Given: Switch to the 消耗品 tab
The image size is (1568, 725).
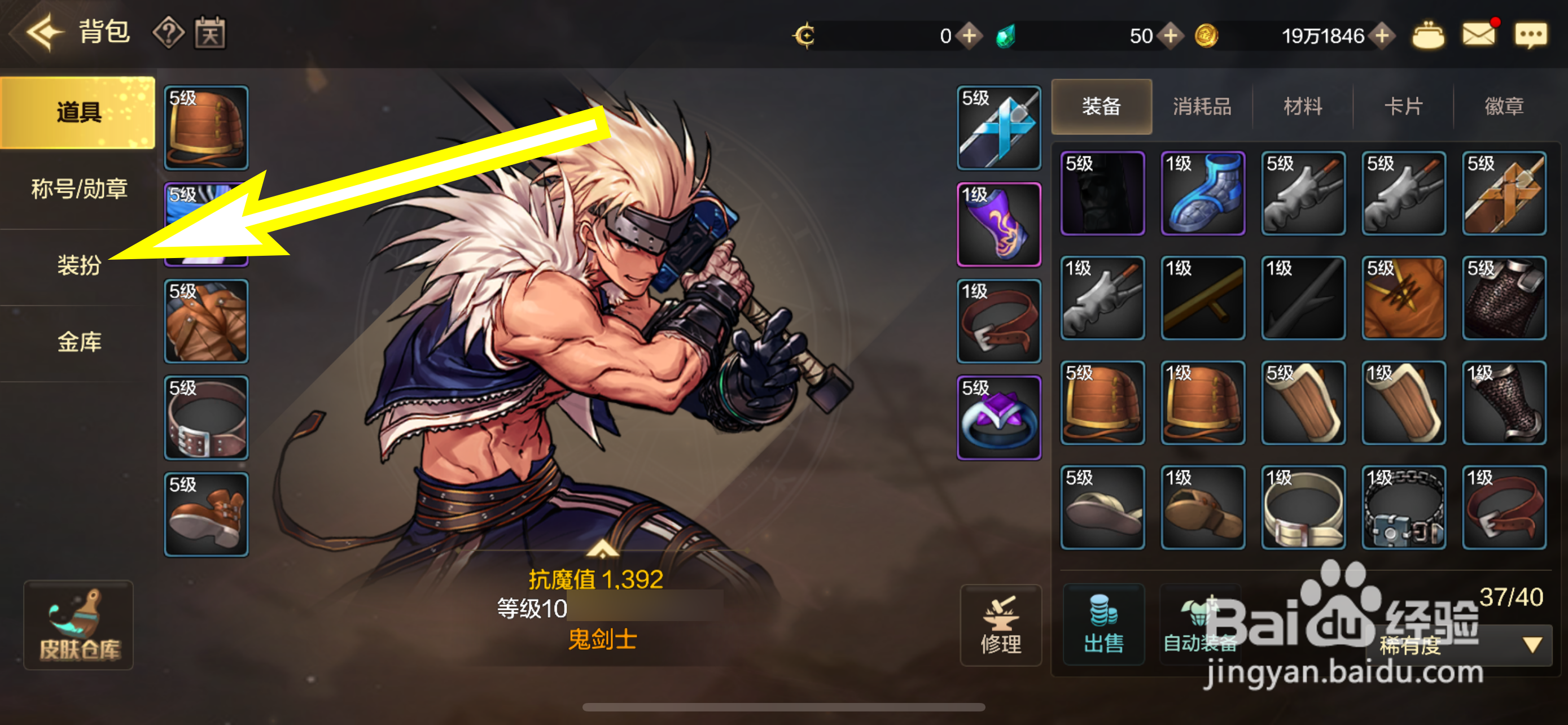Looking at the screenshot, I should pos(1202,107).
